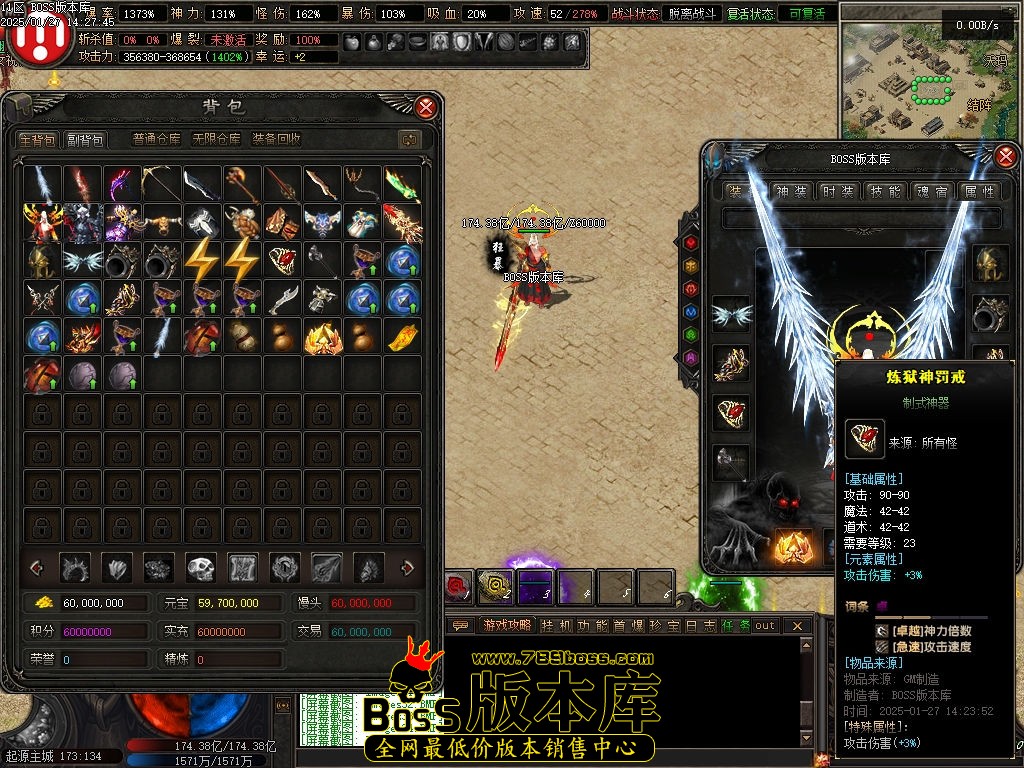
Task: Switch to the 时装 tab
Action: [837, 191]
